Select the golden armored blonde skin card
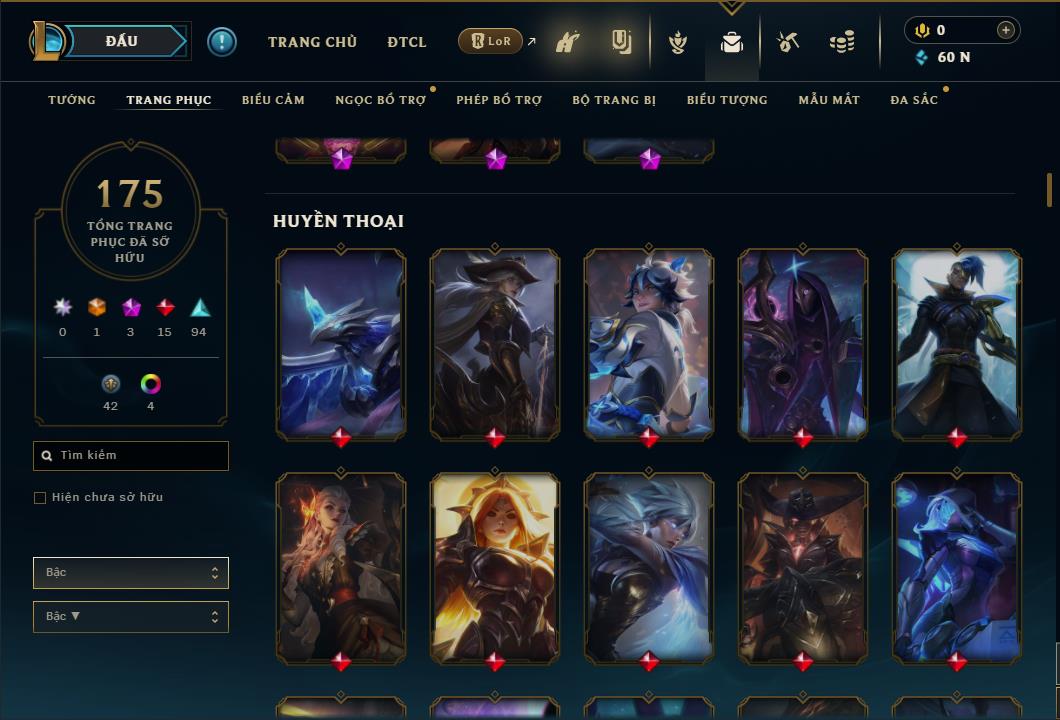Image resolution: width=1060 pixels, height=720 pixels. [495, 566]
